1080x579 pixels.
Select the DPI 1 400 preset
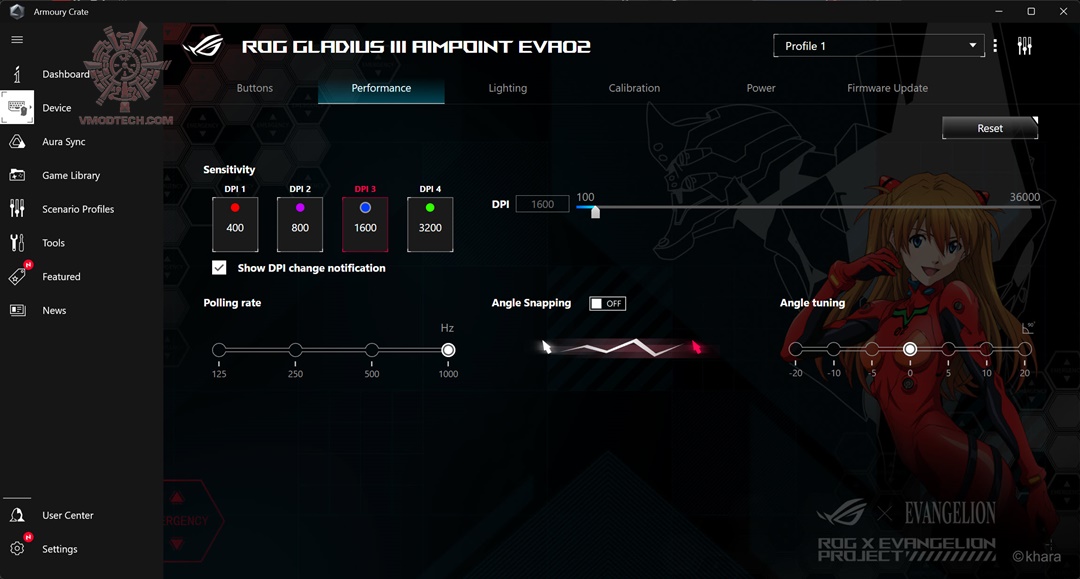point(235,223)
